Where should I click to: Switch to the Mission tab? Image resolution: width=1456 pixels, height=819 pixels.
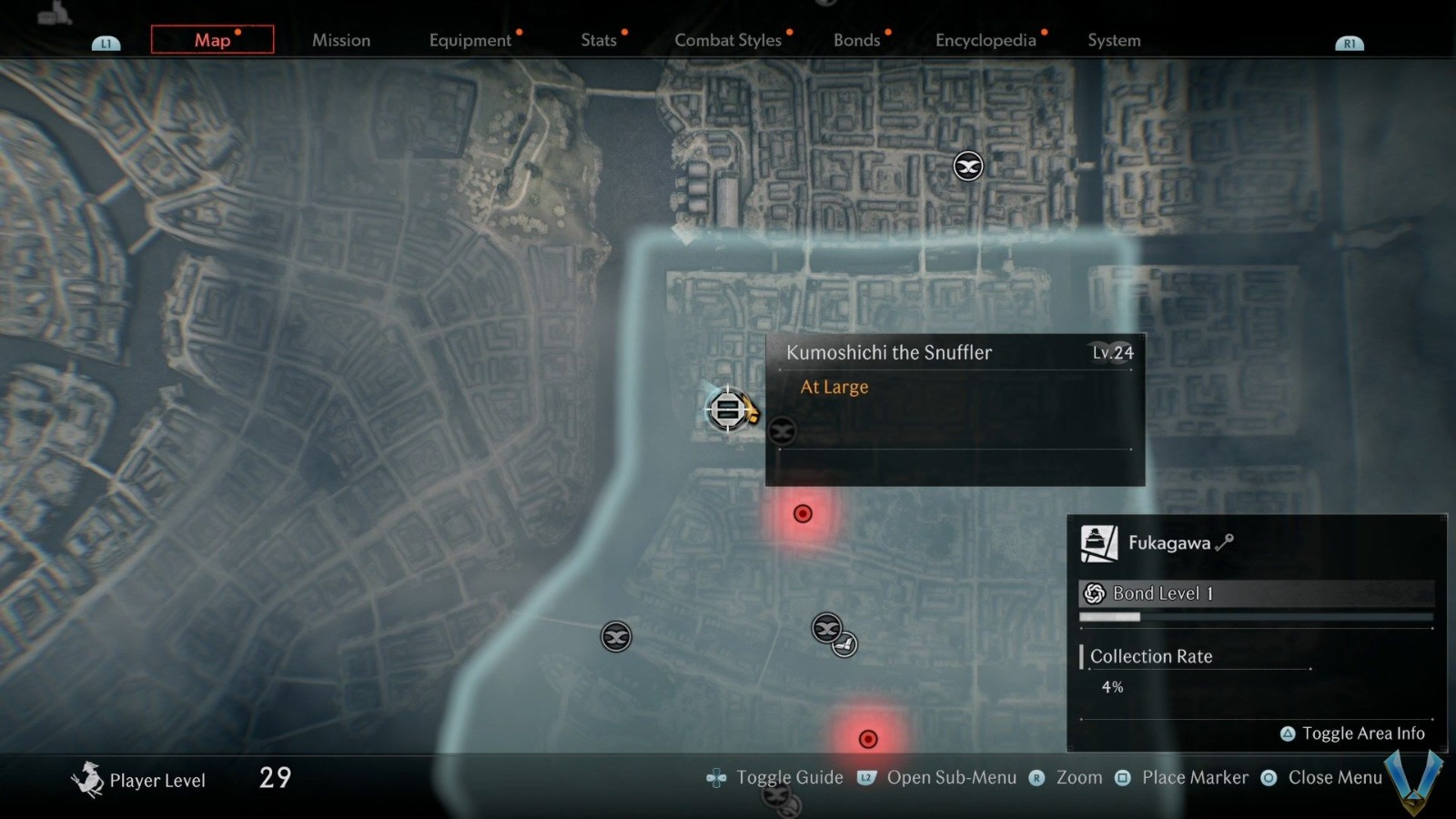(x=341, y=40)
